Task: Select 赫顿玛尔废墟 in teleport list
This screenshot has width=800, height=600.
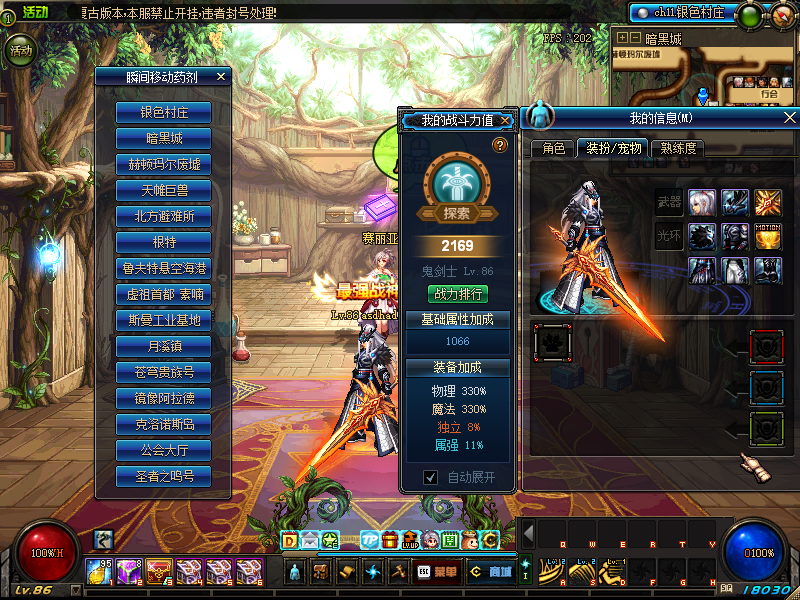Action: pos(164,164)
